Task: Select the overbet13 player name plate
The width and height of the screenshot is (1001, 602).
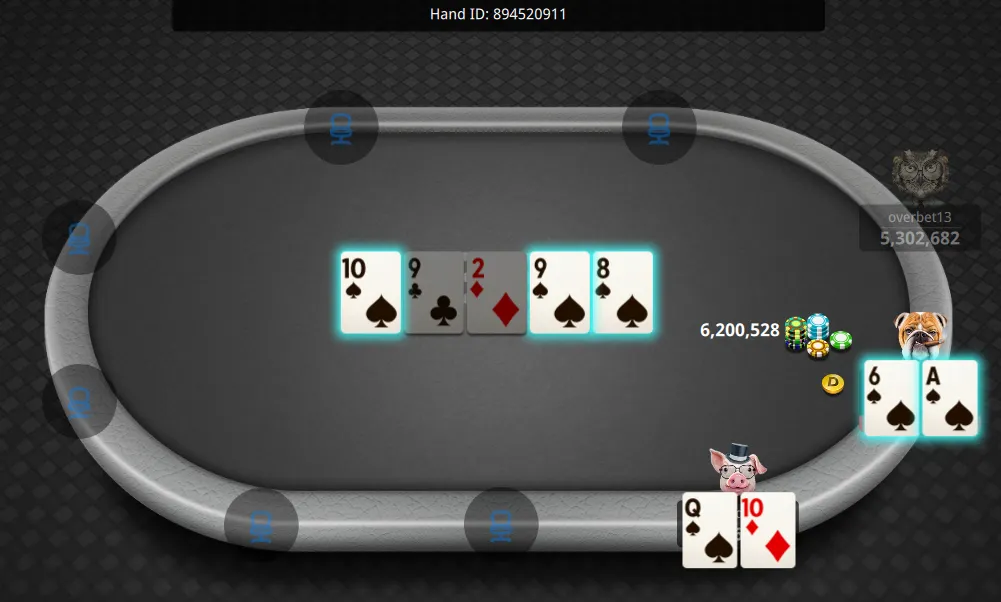Action: pos(919,228)
